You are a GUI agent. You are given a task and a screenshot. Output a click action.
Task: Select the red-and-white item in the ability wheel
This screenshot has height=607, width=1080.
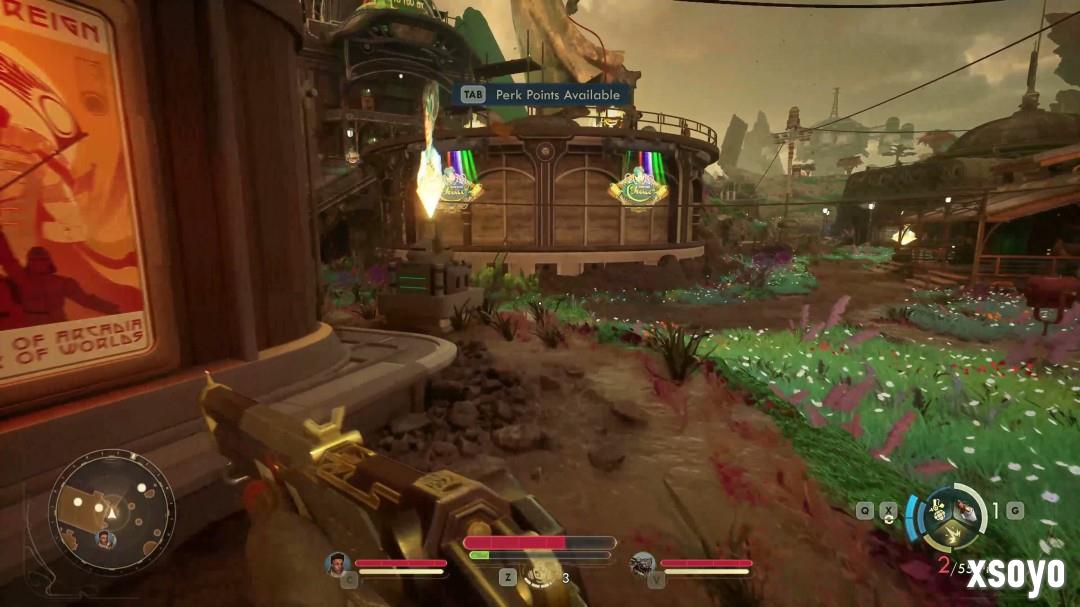pos(964,509)
